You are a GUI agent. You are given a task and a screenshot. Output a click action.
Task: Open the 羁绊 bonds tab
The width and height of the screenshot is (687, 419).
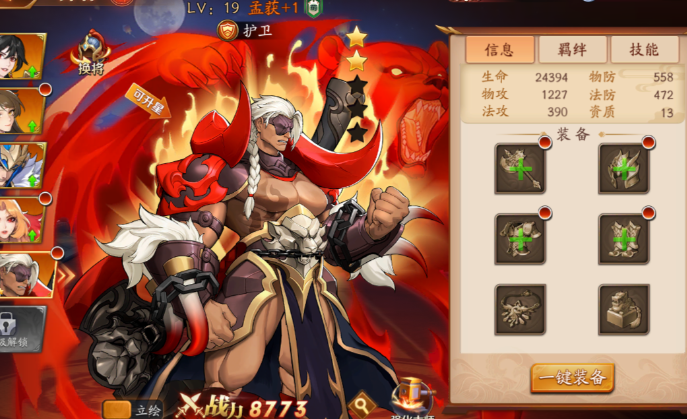tap(572, 50)
